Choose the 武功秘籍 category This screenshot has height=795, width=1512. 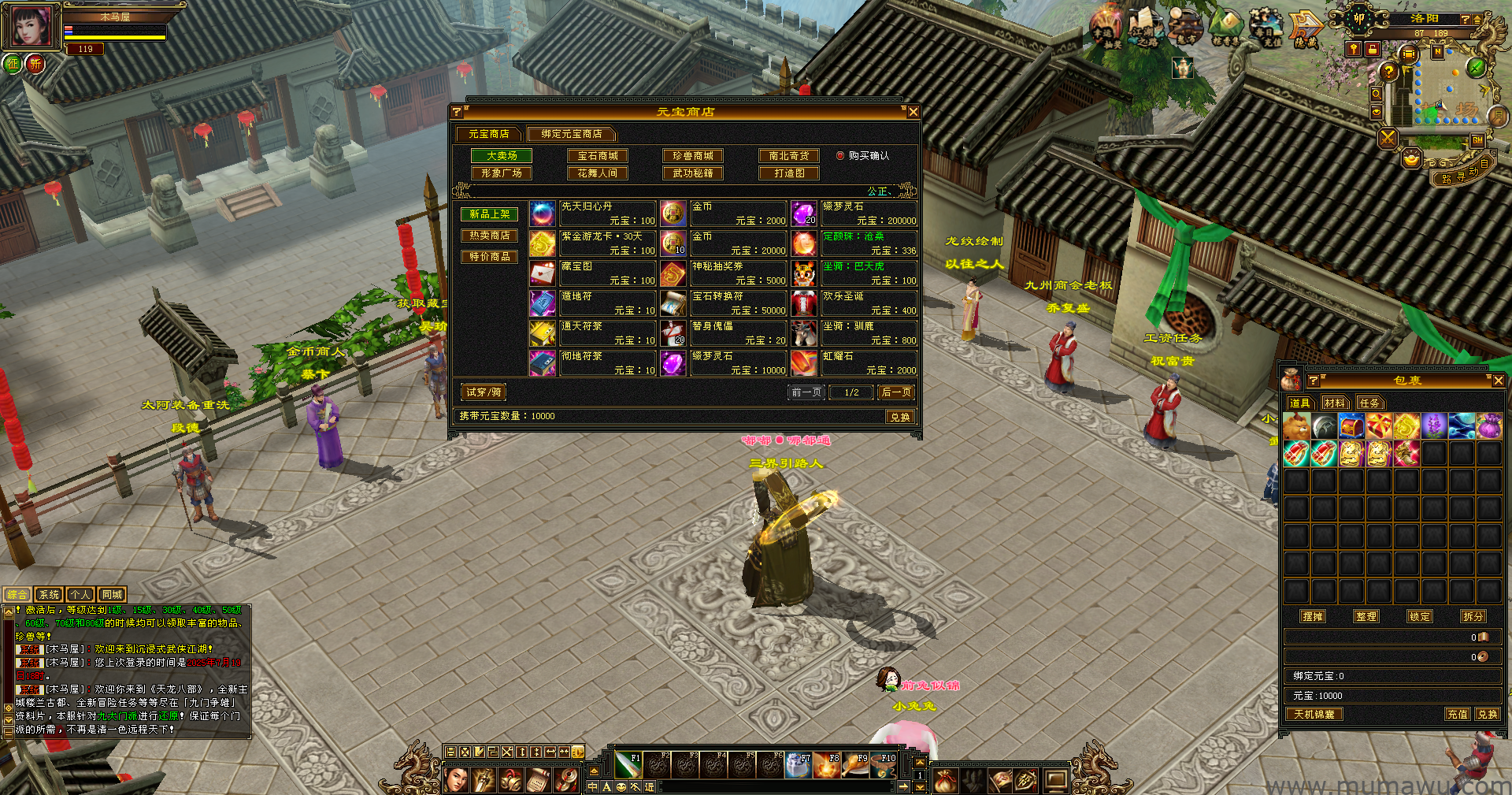click(x=693, y=173)
